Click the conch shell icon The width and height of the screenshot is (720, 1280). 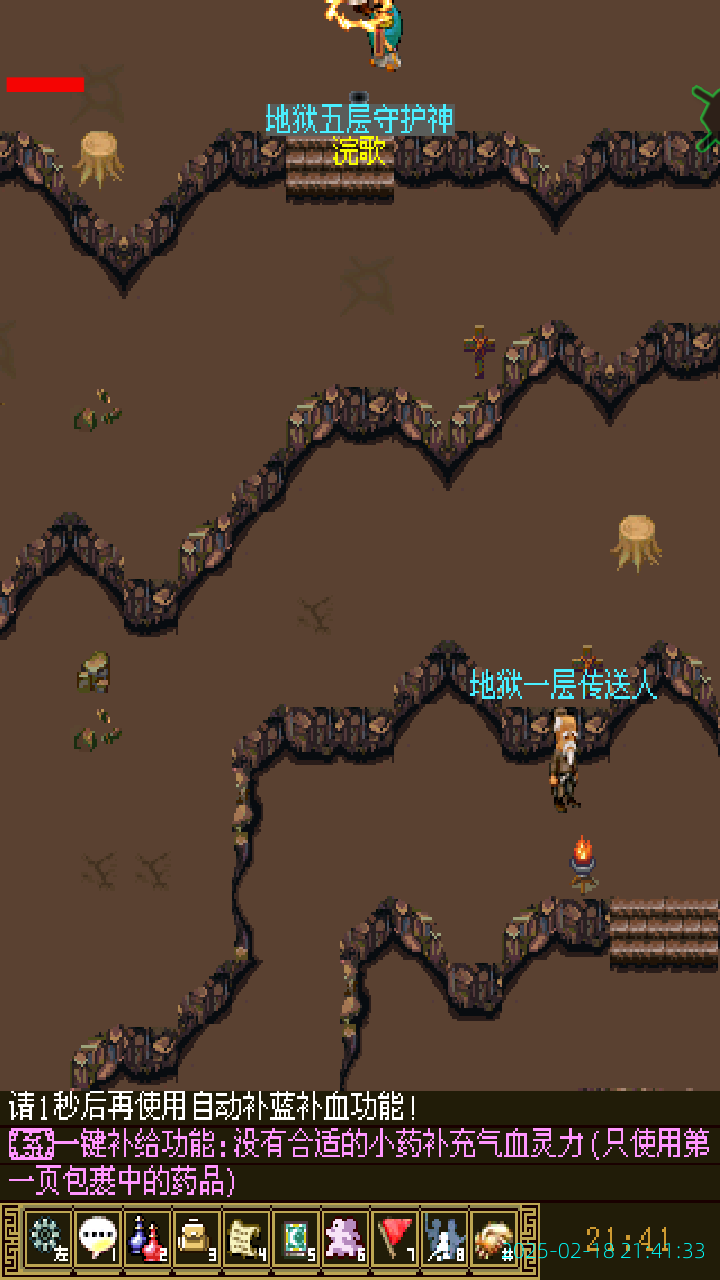click(x=494, y=1238)
